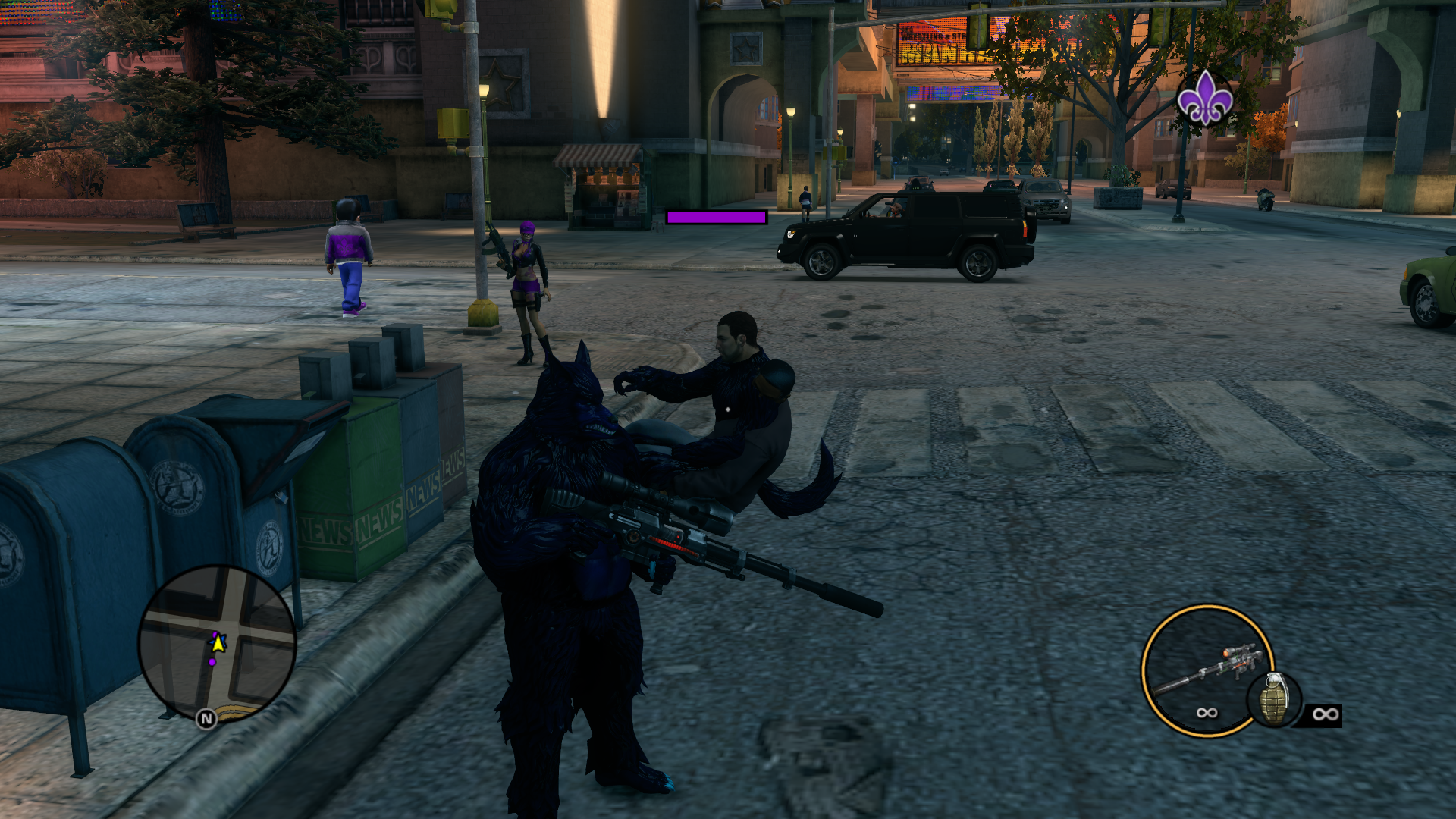Click the circular minimap

217,643
